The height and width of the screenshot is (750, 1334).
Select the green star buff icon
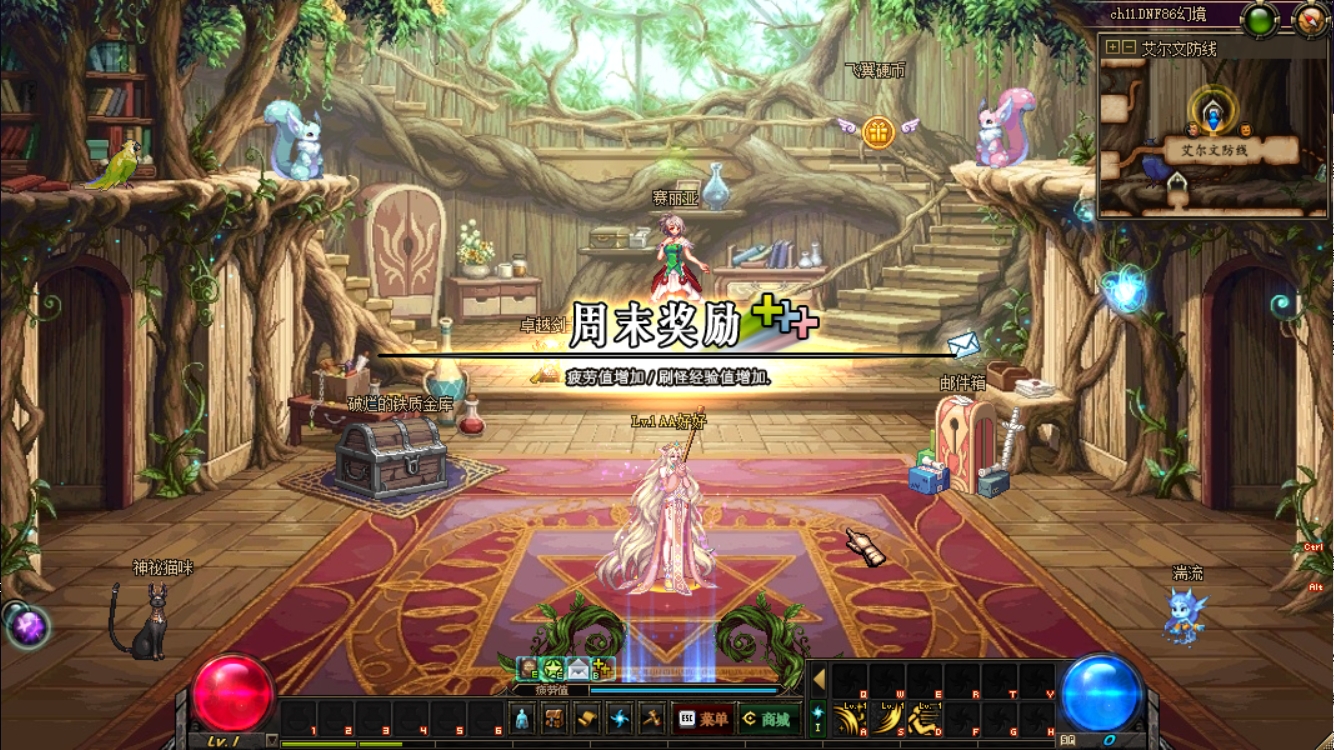[x=553, y=669]
